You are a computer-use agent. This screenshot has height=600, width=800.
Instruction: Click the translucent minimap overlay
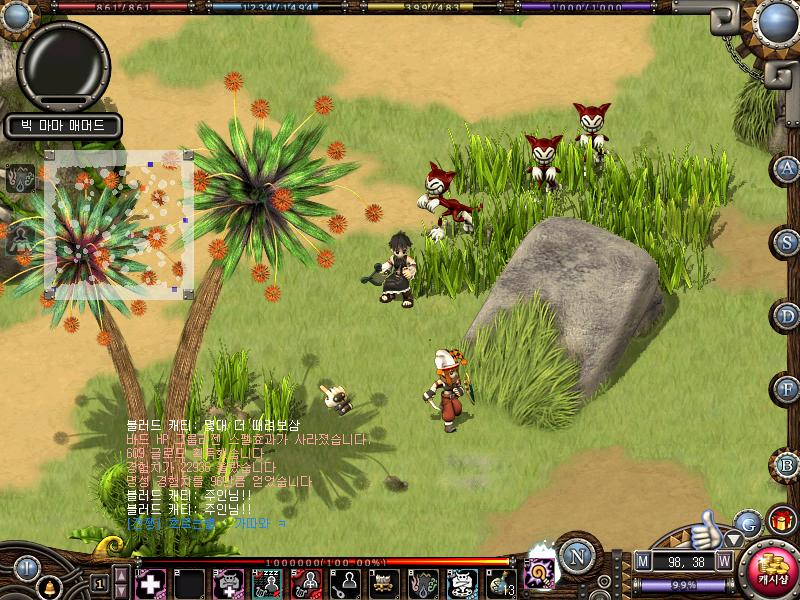[x=118, y=225]
